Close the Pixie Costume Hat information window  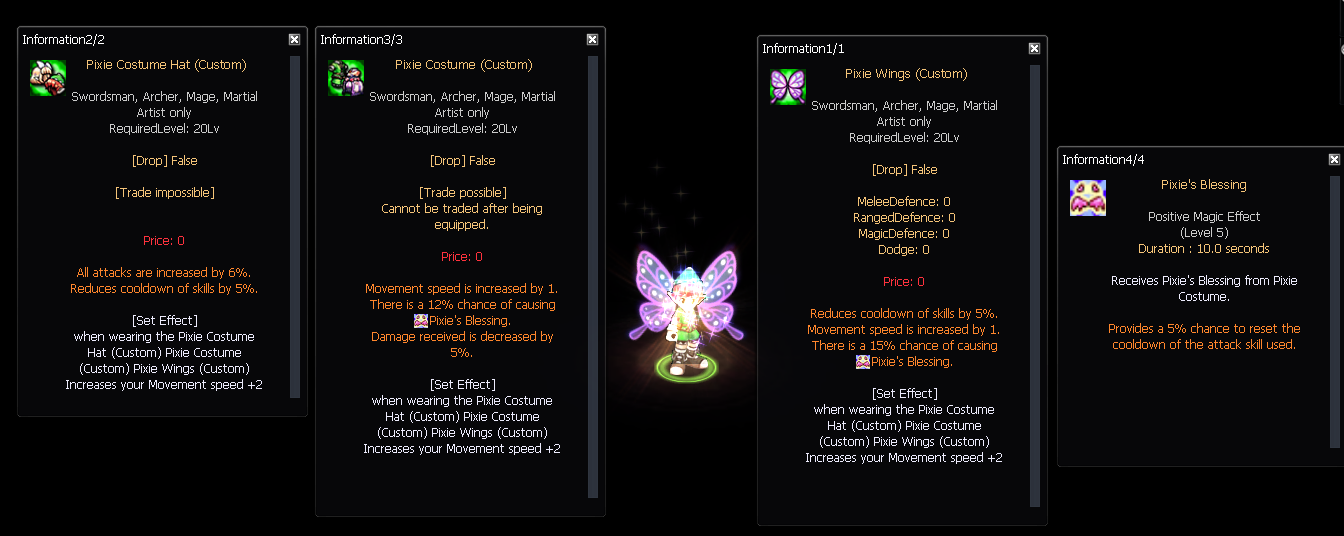point(294,39)
